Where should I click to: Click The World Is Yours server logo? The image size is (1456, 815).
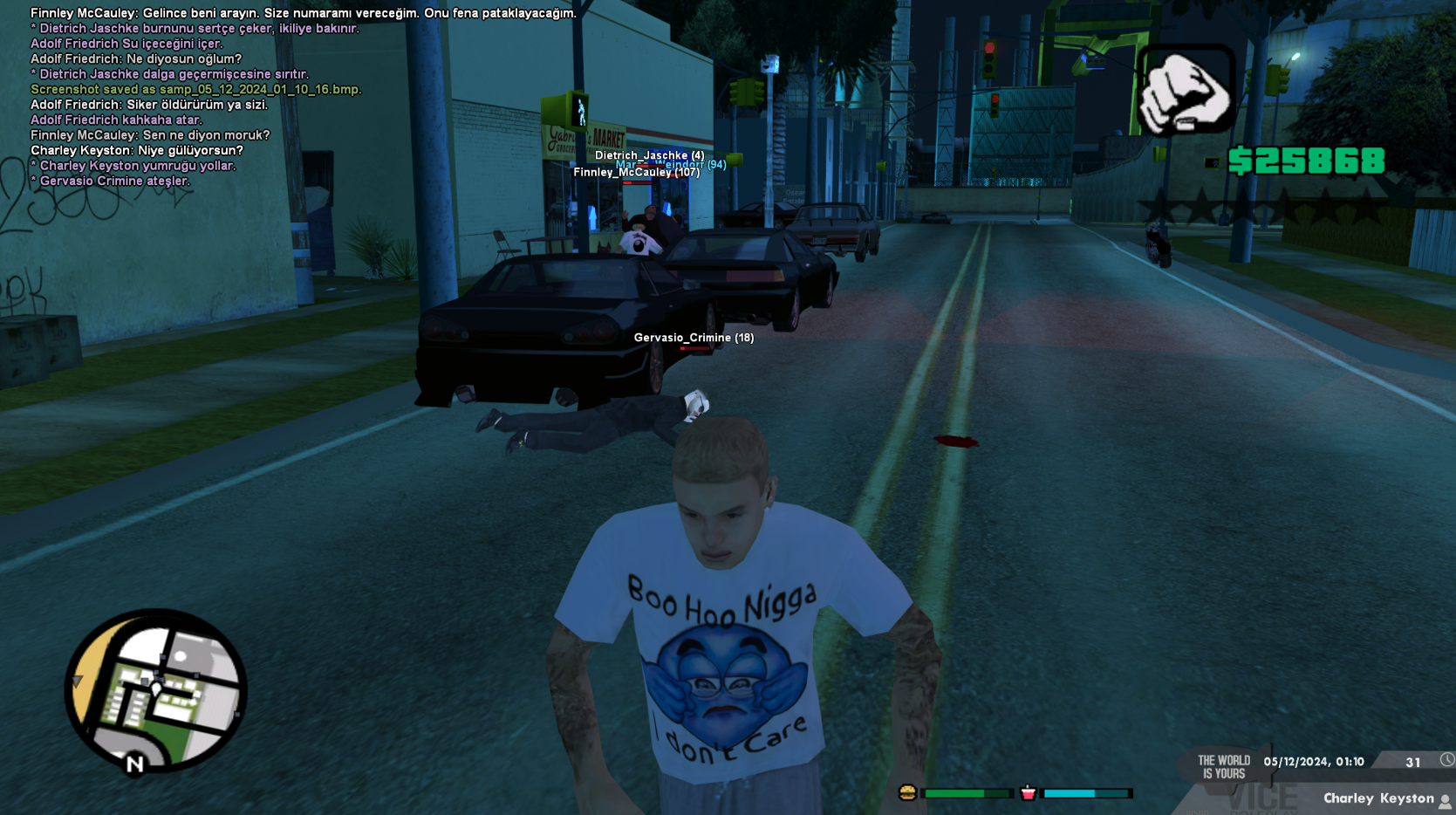1224,767
